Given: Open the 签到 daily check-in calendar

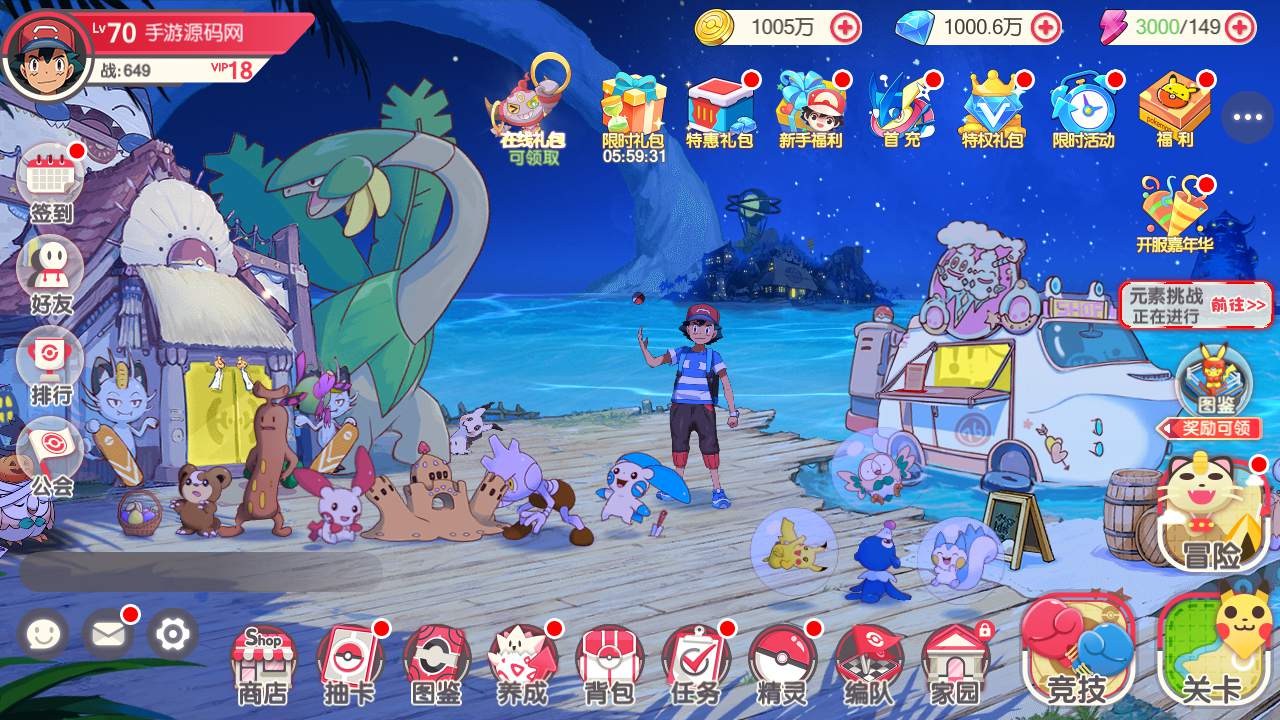Looking at the screenshot, I should coord(51,185).
